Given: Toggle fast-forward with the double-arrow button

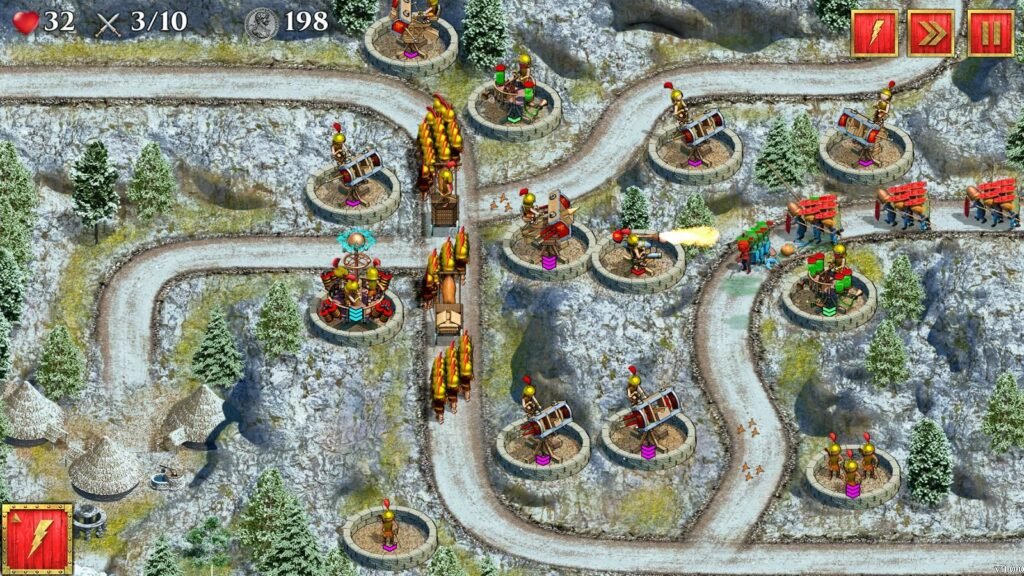Looking at the screenshot, I should point(931,33).
